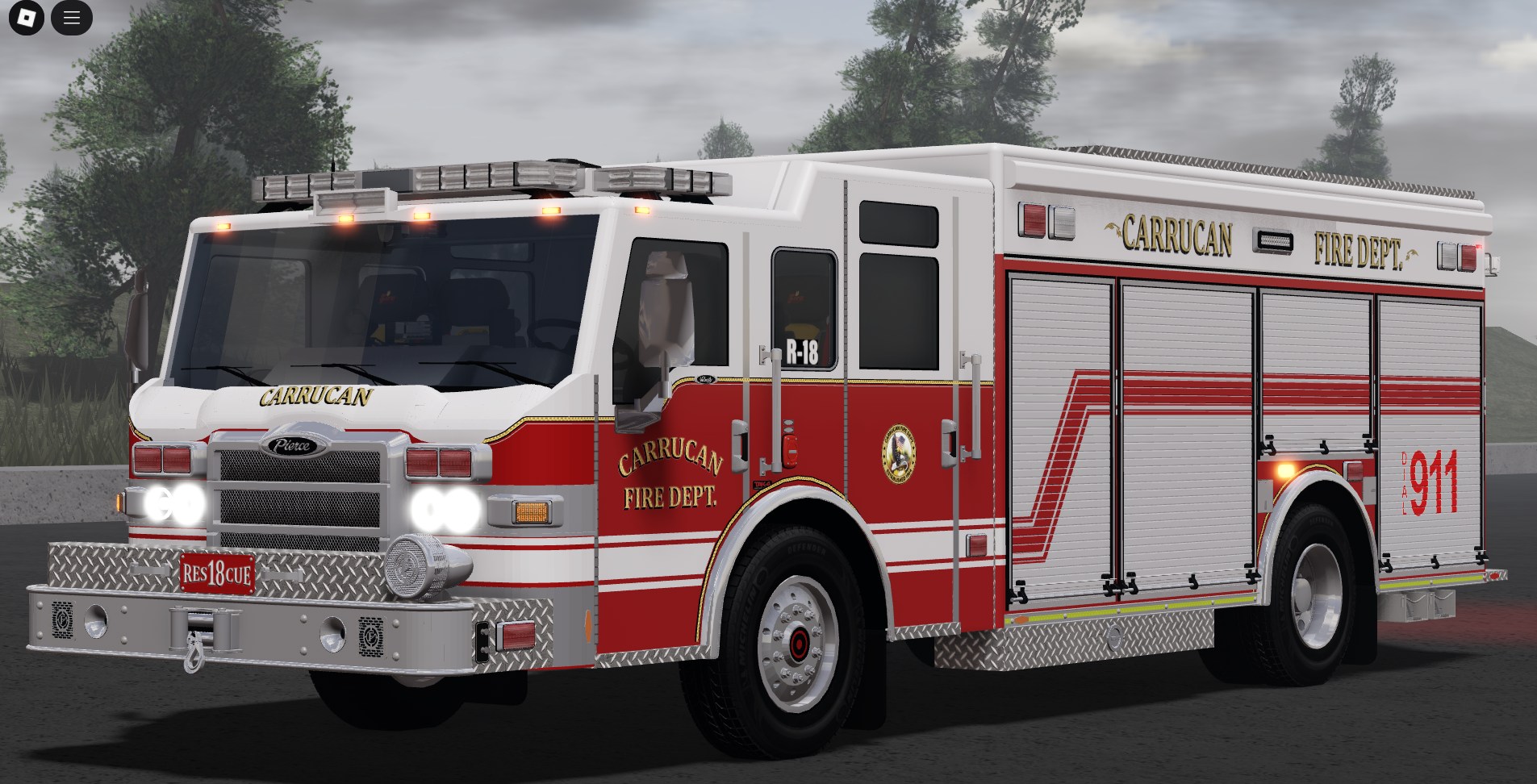The width and height of the screenshot is (1537, 784).
Task: Click the Carrucan Fire Dept door lettering
Action: click(670, 476)
